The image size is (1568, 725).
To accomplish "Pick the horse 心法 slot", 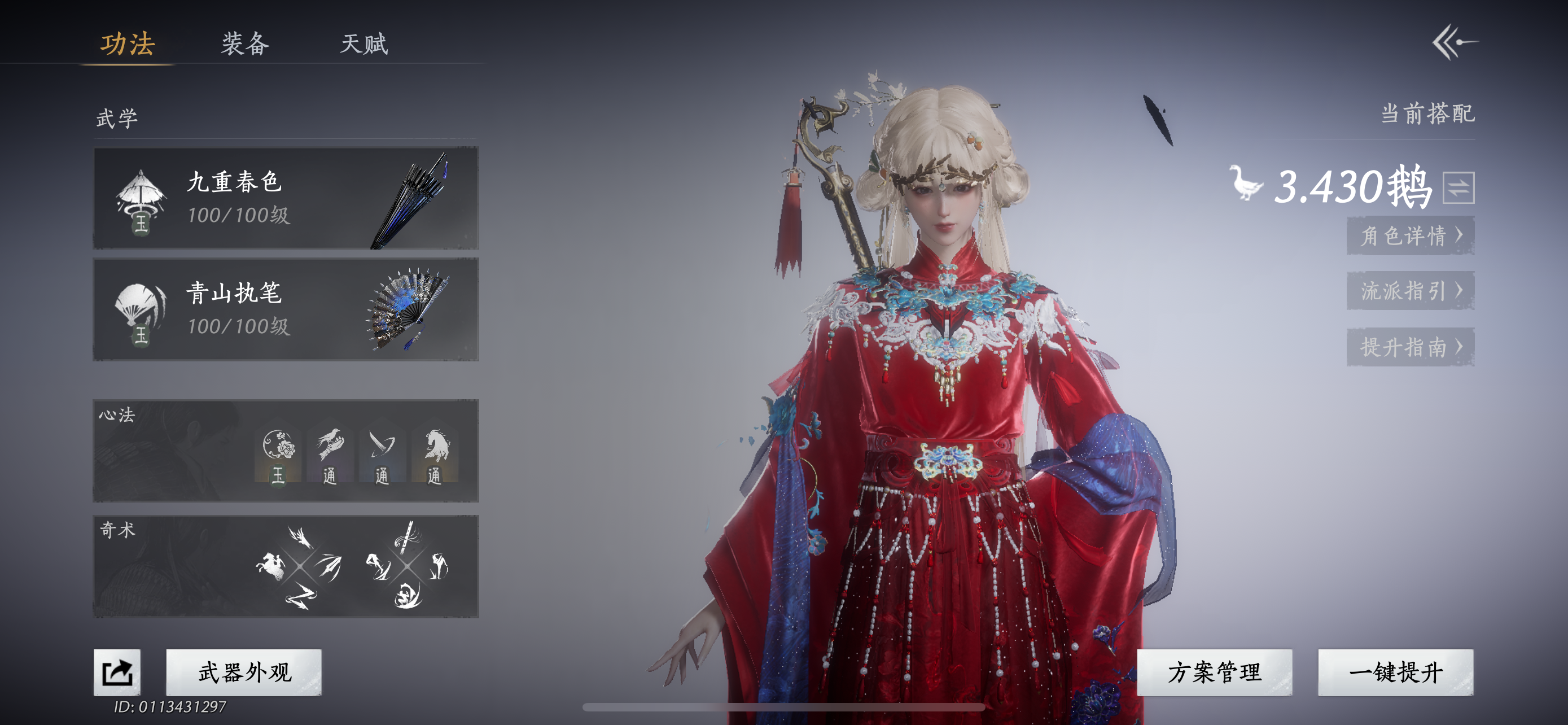I will click(435, 457).
